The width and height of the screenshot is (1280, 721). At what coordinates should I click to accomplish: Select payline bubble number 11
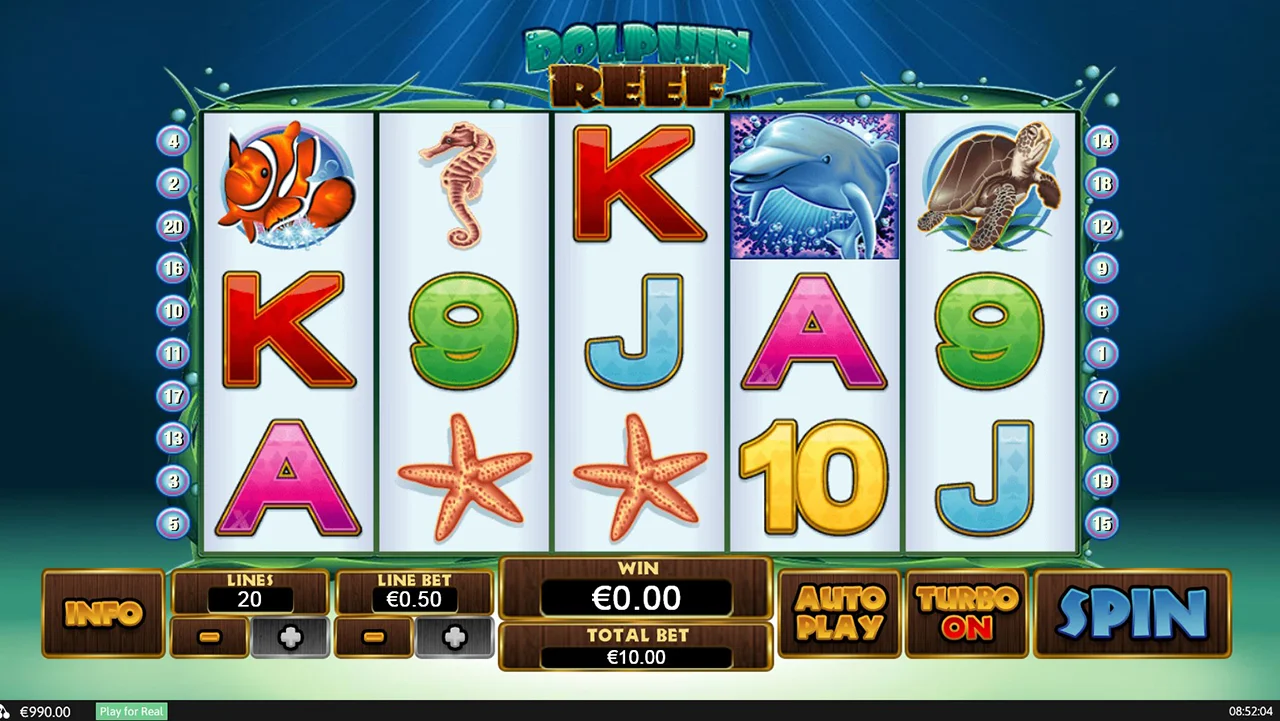[173, 353]
